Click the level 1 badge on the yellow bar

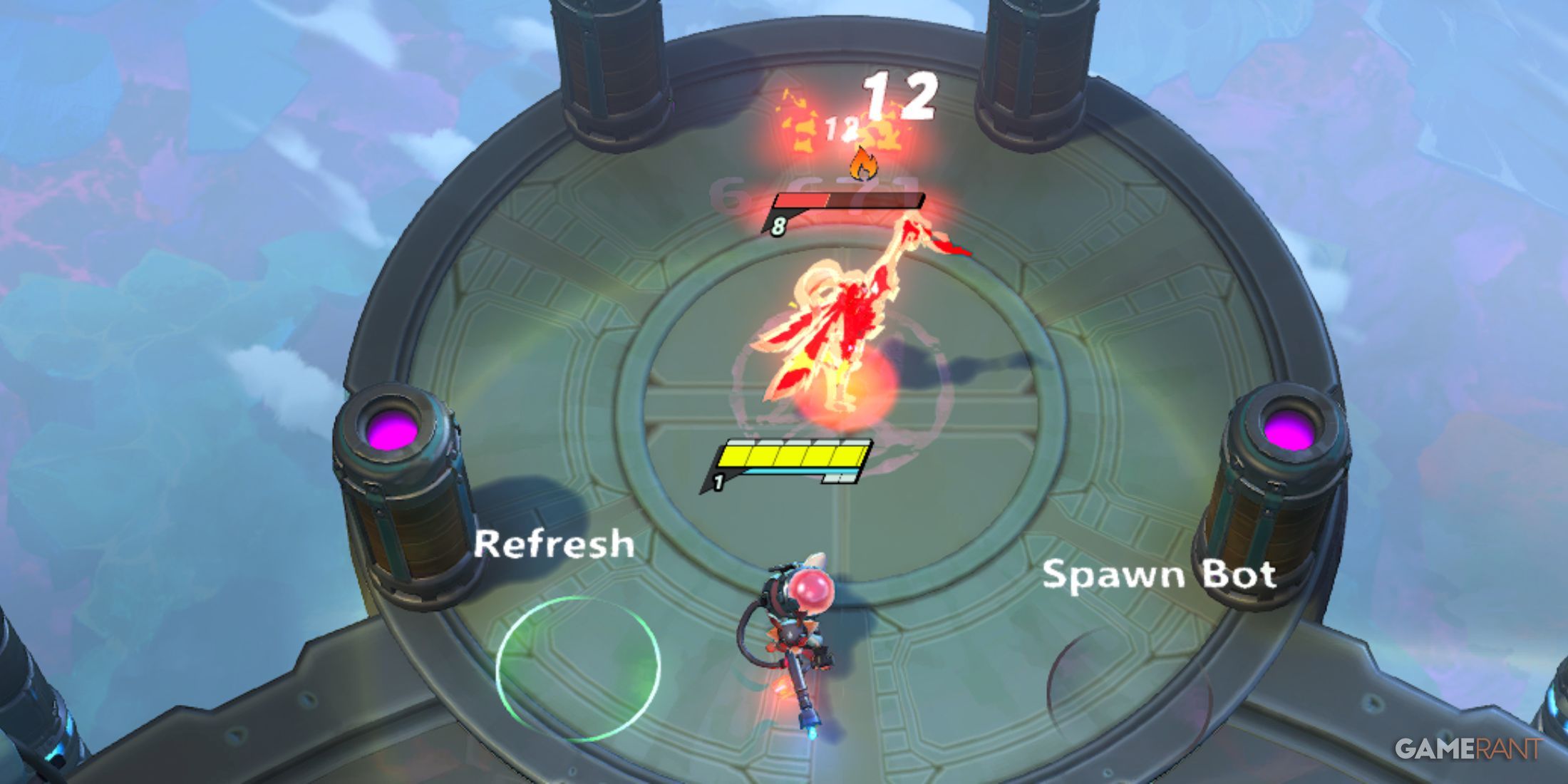click(720, 482)
